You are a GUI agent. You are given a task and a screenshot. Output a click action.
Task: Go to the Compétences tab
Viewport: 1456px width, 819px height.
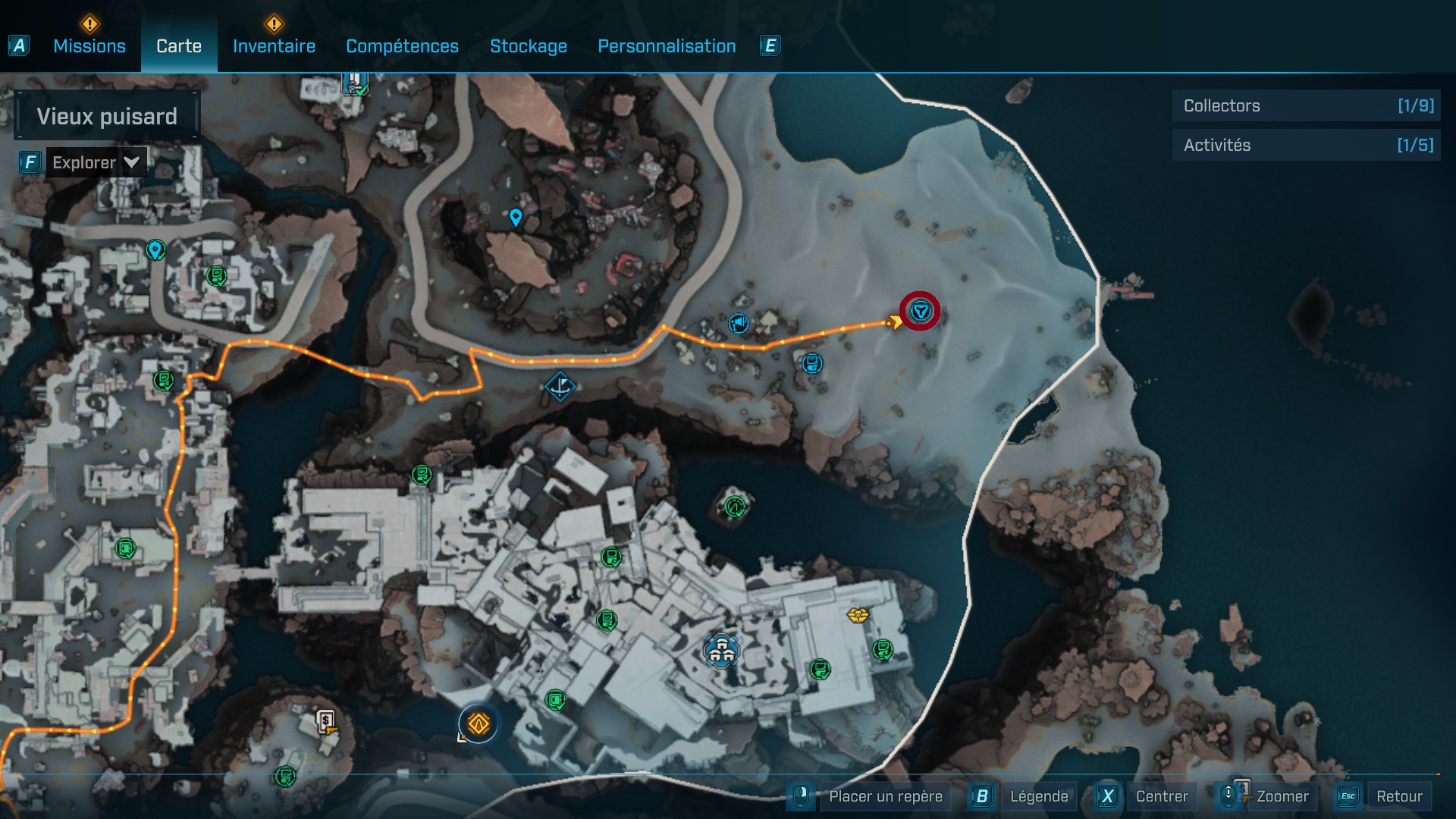[x=402, y=46]
